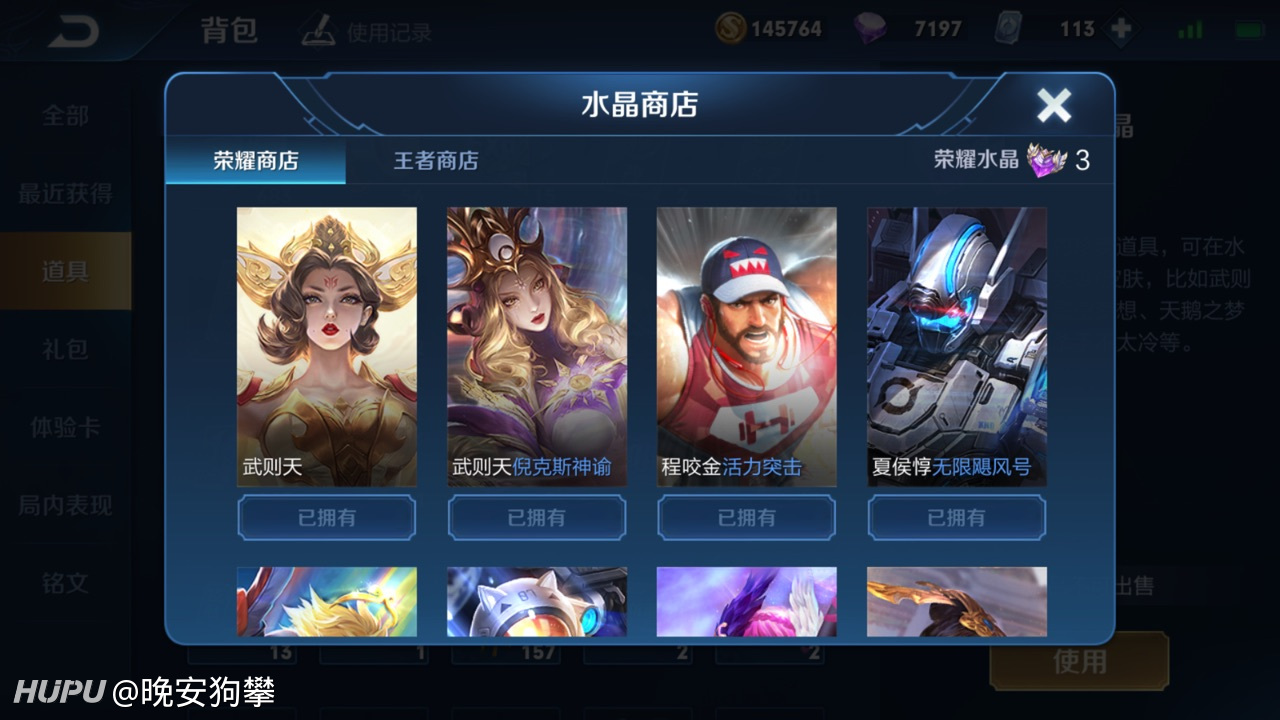Switch to 最近获得 category

tap(65, 194)
